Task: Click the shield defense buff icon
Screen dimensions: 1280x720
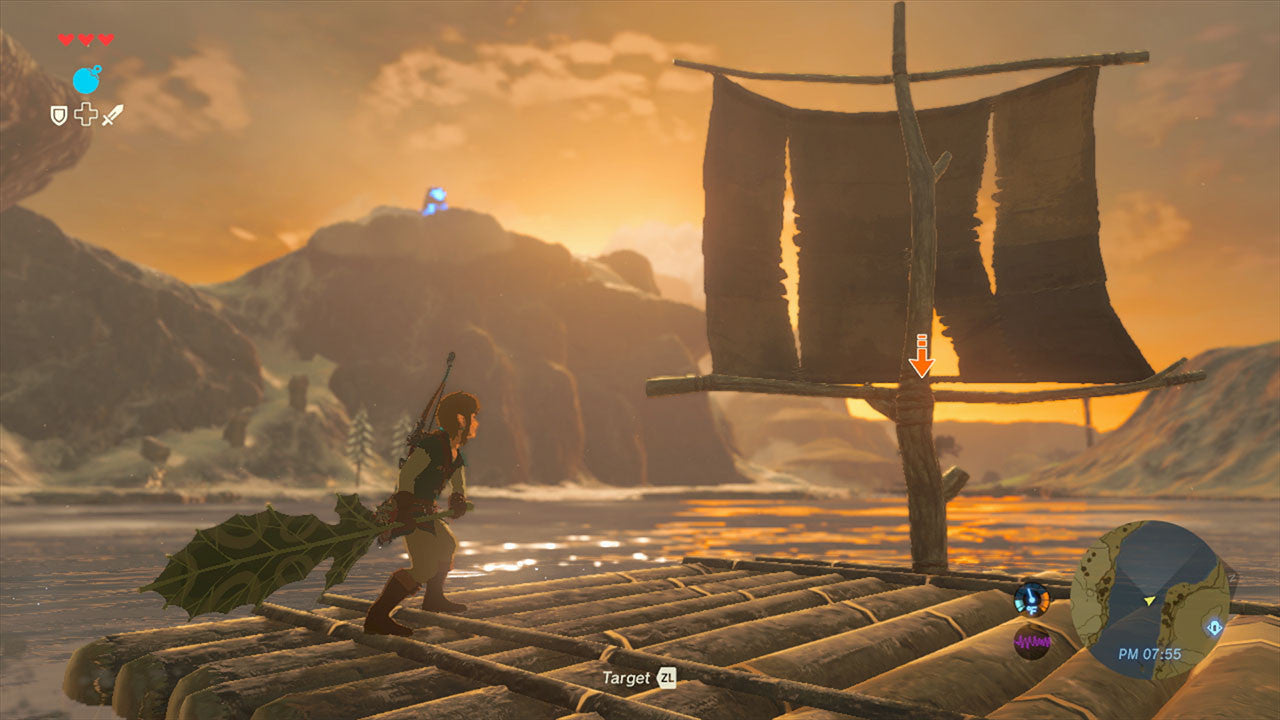Action: pyautogui.click(x=59, y=116)
